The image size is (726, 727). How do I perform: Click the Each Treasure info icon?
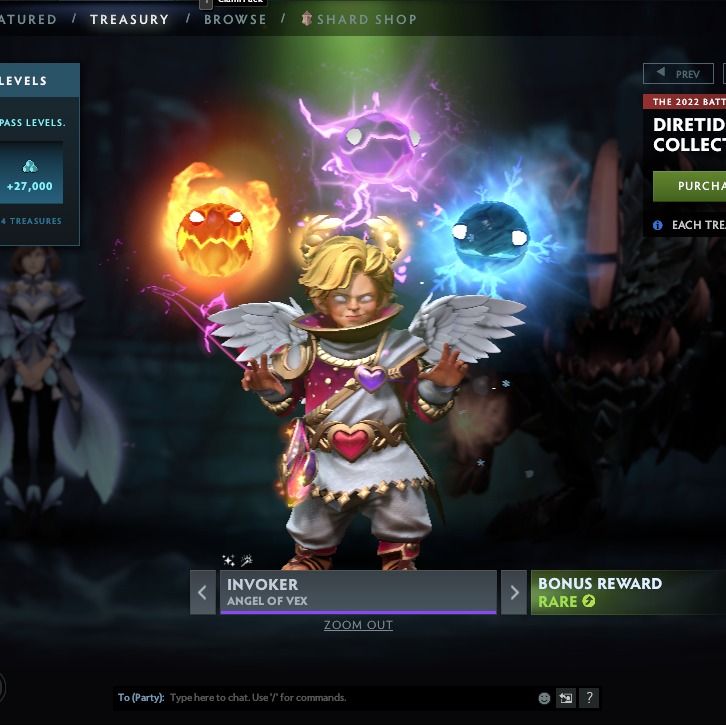tap(658, 225)
